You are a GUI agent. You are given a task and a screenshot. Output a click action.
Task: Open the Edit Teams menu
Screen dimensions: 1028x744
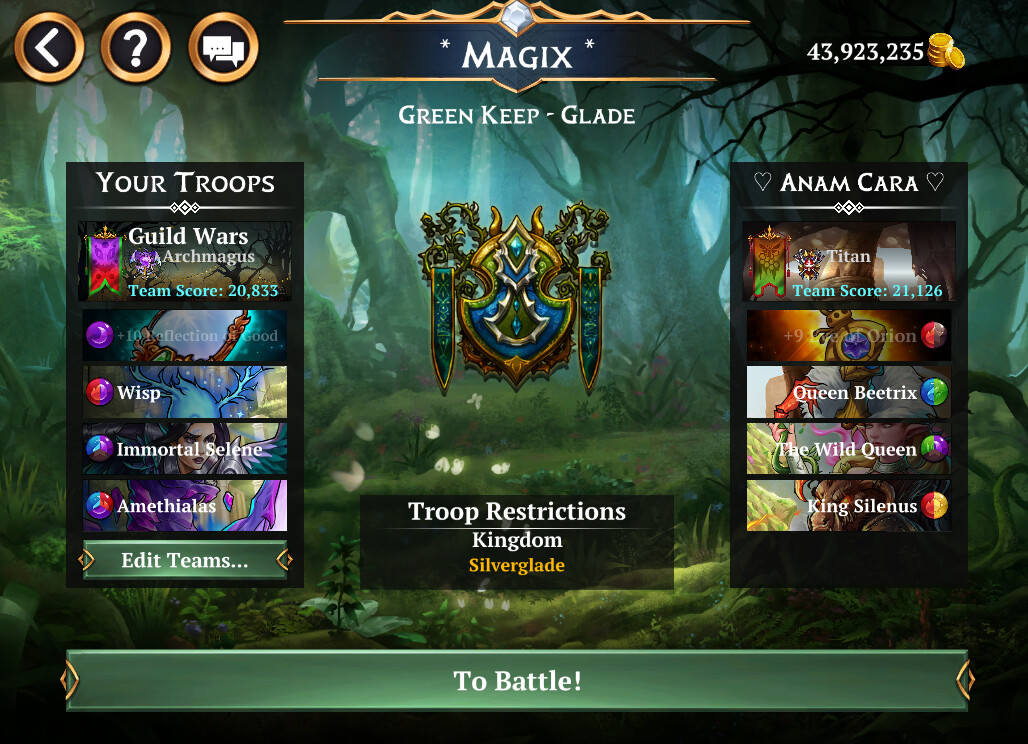point(185,561)
